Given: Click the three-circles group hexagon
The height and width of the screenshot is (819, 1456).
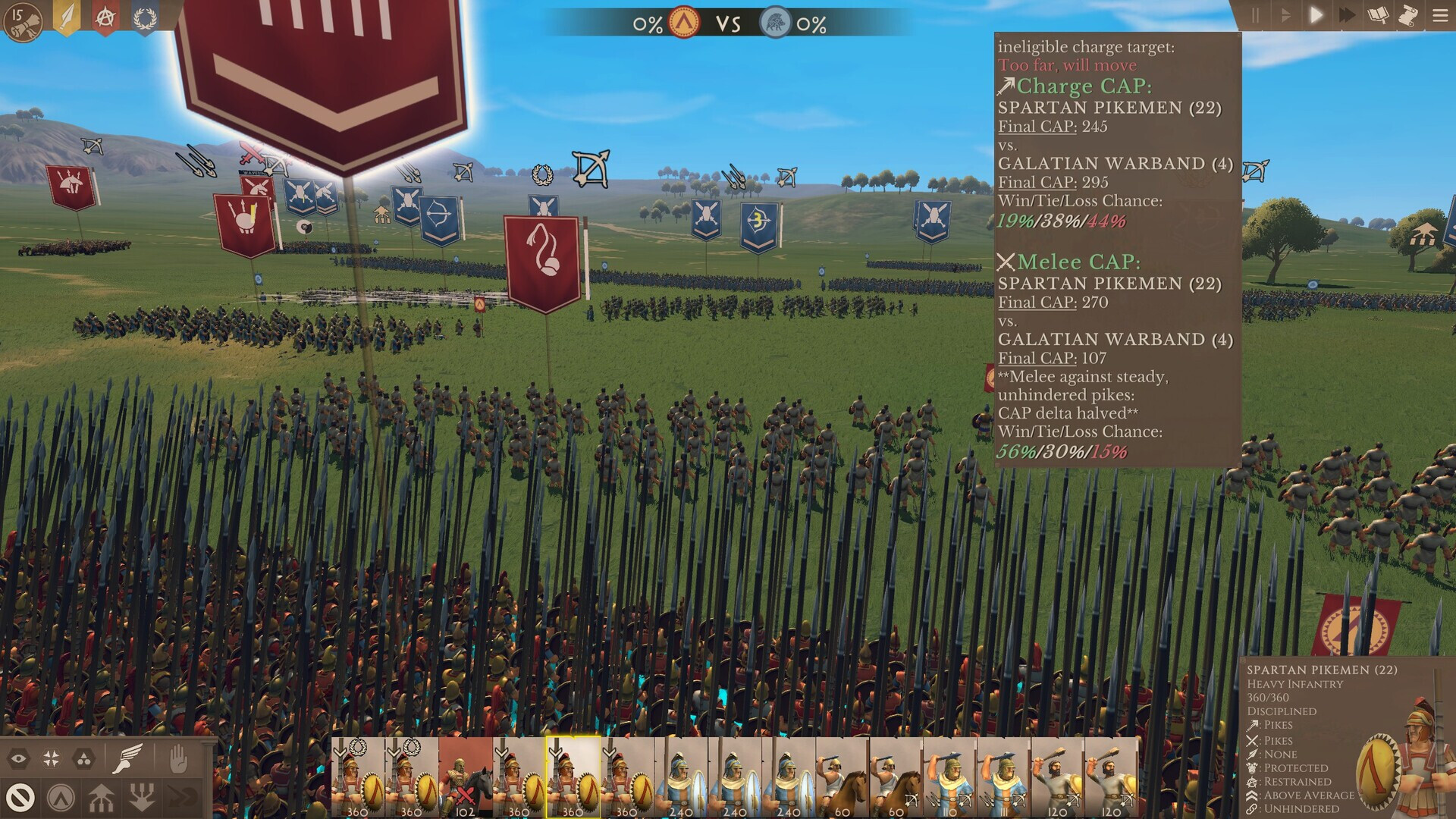Looking at the screenshot, I should (x=83, y=758).
